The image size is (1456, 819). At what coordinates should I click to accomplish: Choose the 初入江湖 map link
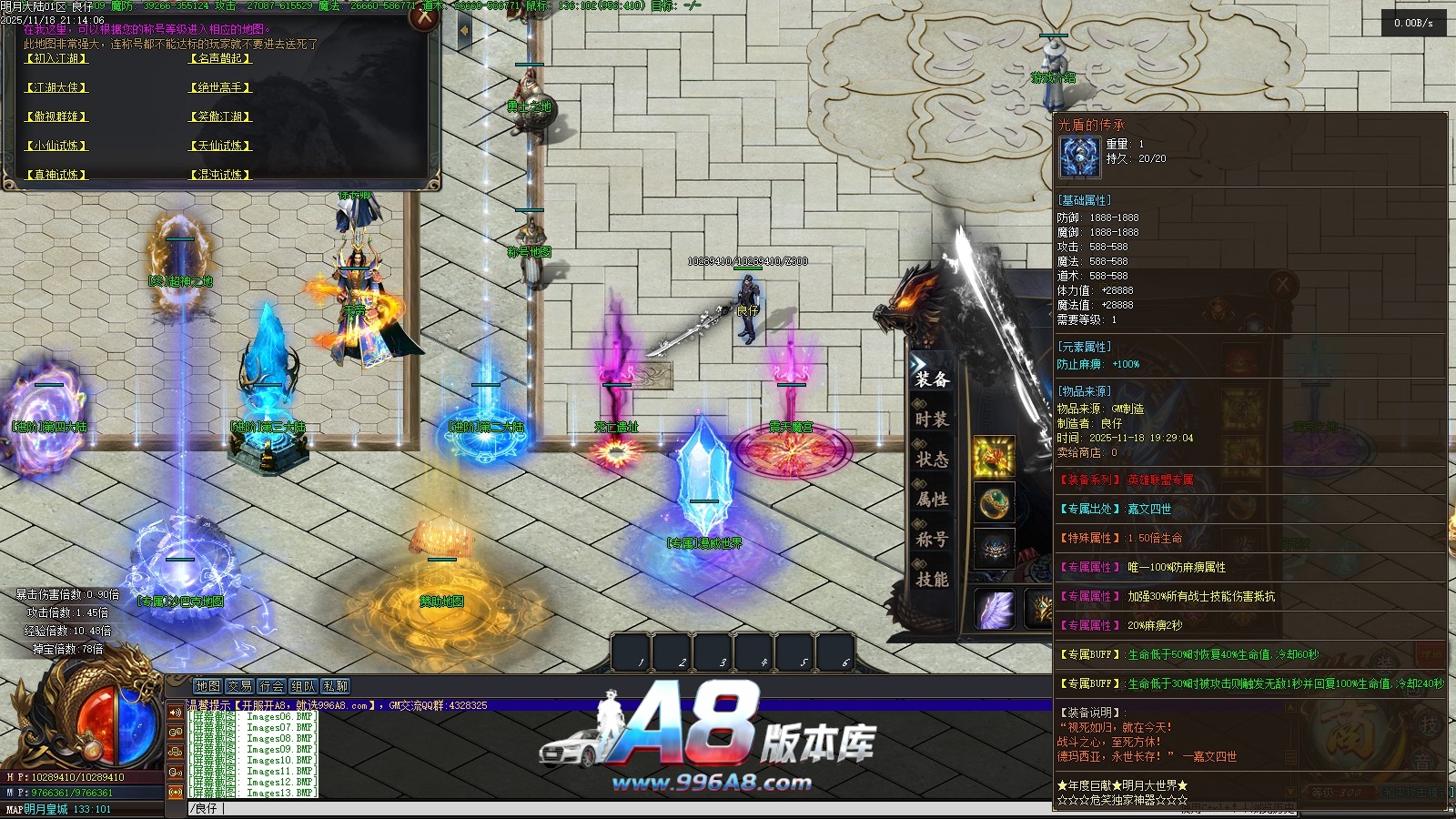(x=56, y=58)
